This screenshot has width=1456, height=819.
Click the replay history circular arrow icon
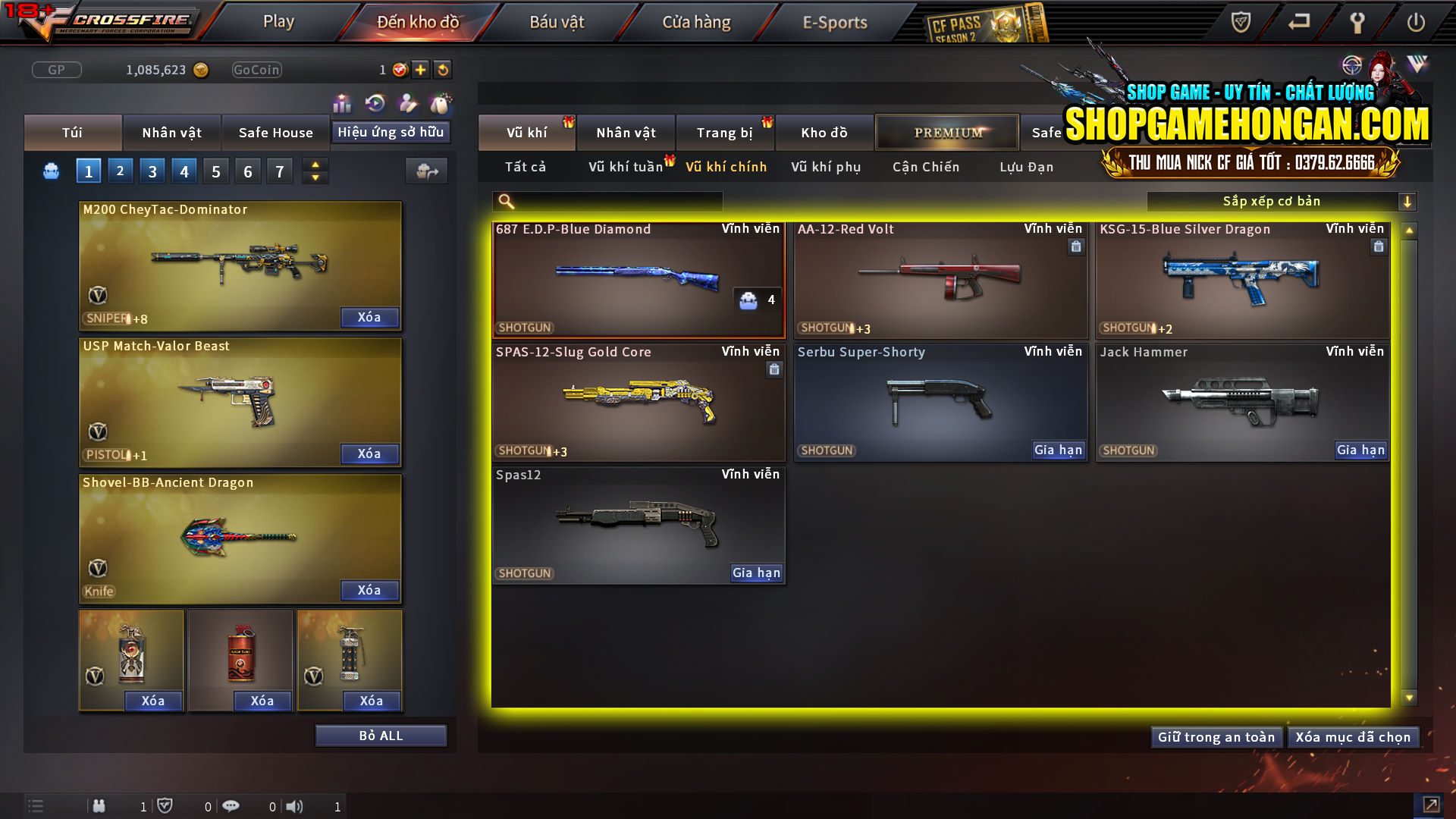pos(374,102)
